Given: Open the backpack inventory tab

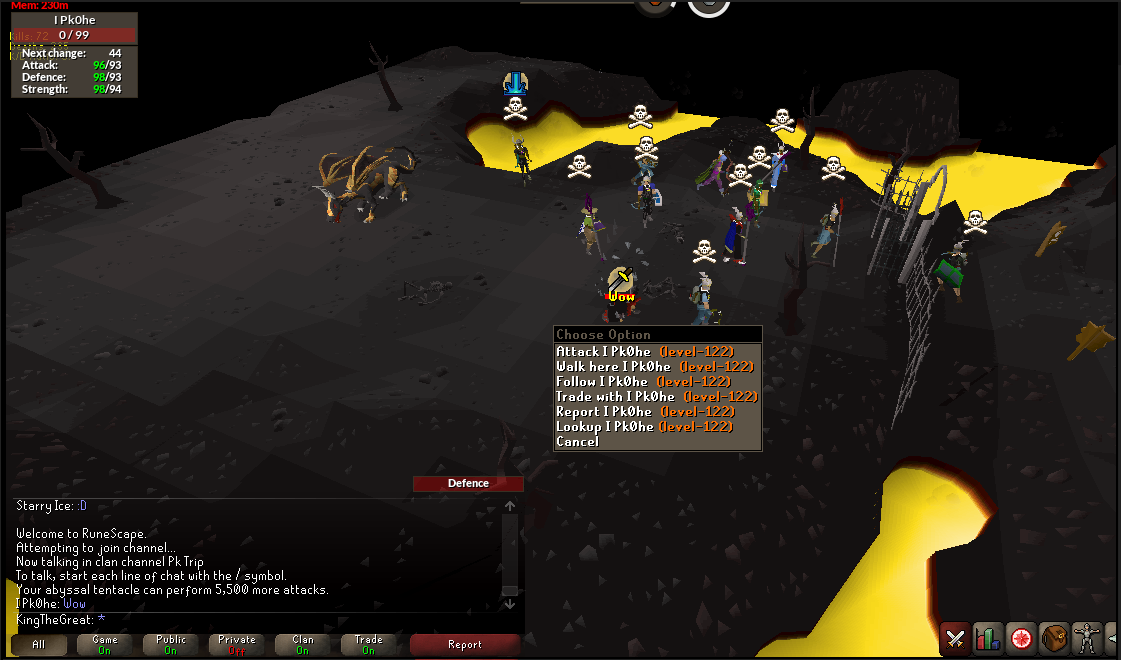Looking at the screenshot, I should click(x=1054, y=637).
